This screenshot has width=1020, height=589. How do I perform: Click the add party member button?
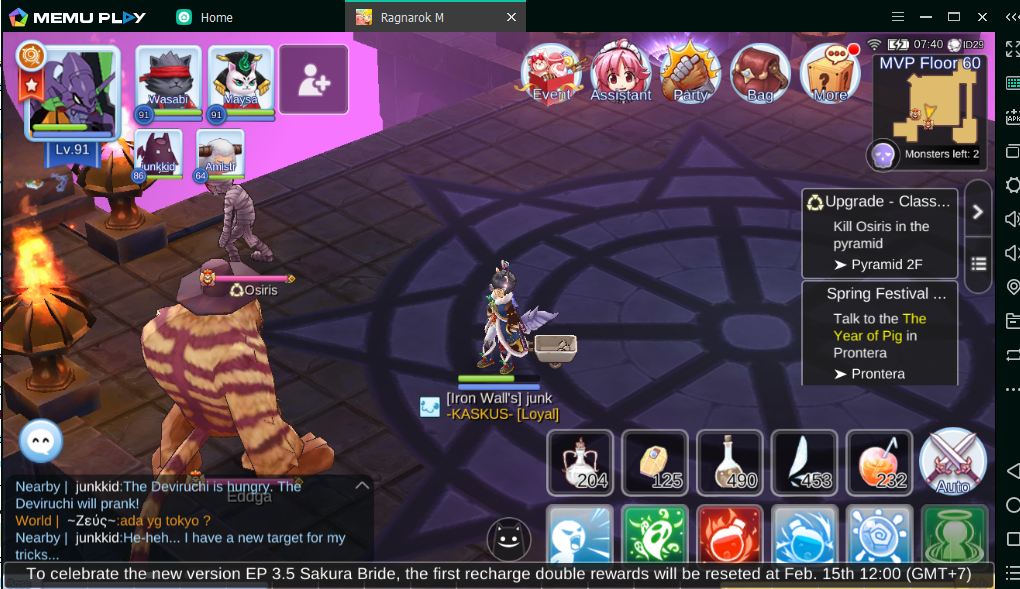[x=313, y=80]
